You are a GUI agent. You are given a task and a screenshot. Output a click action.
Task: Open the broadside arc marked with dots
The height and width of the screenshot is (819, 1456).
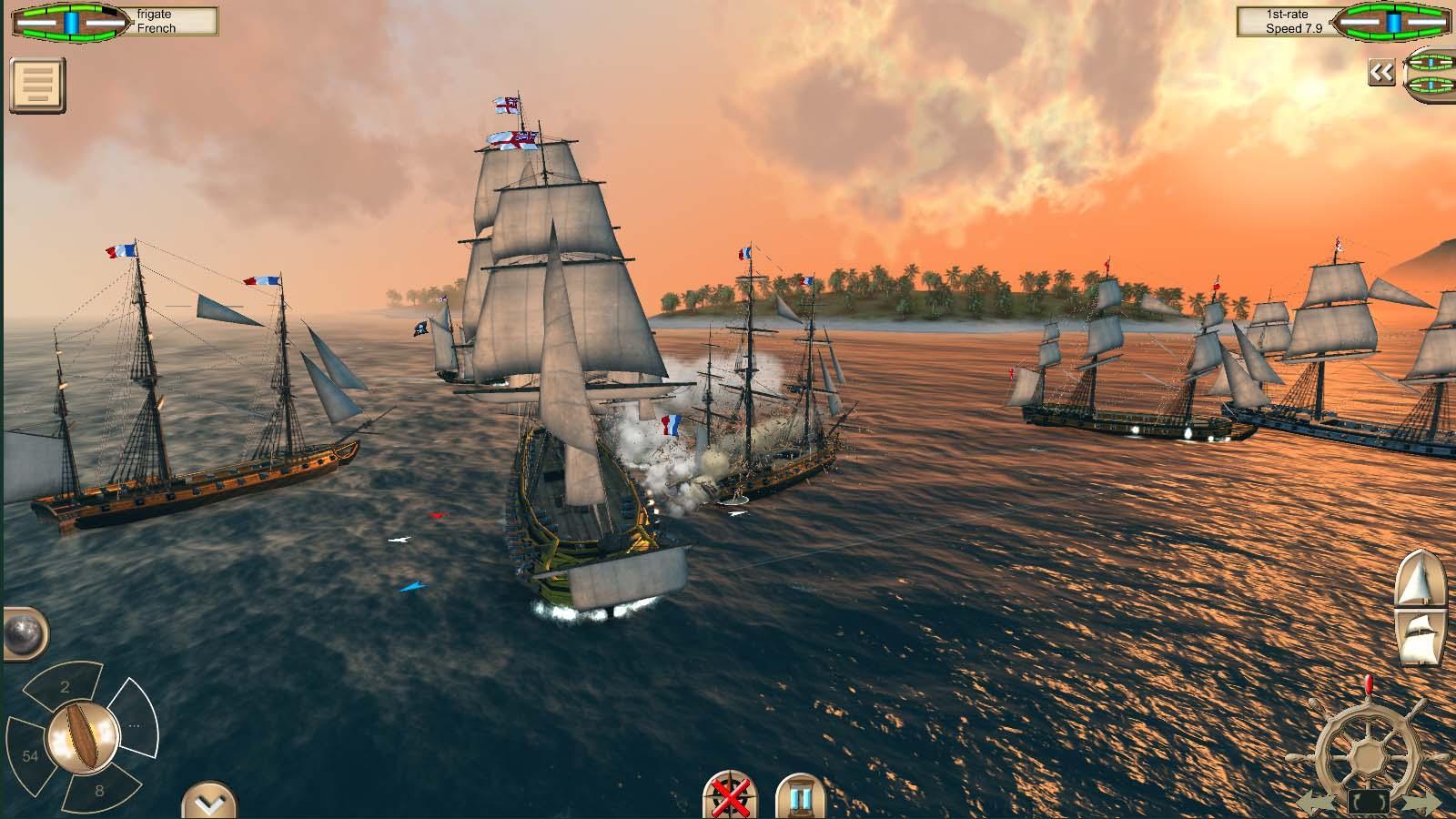(x=135, y=723)
